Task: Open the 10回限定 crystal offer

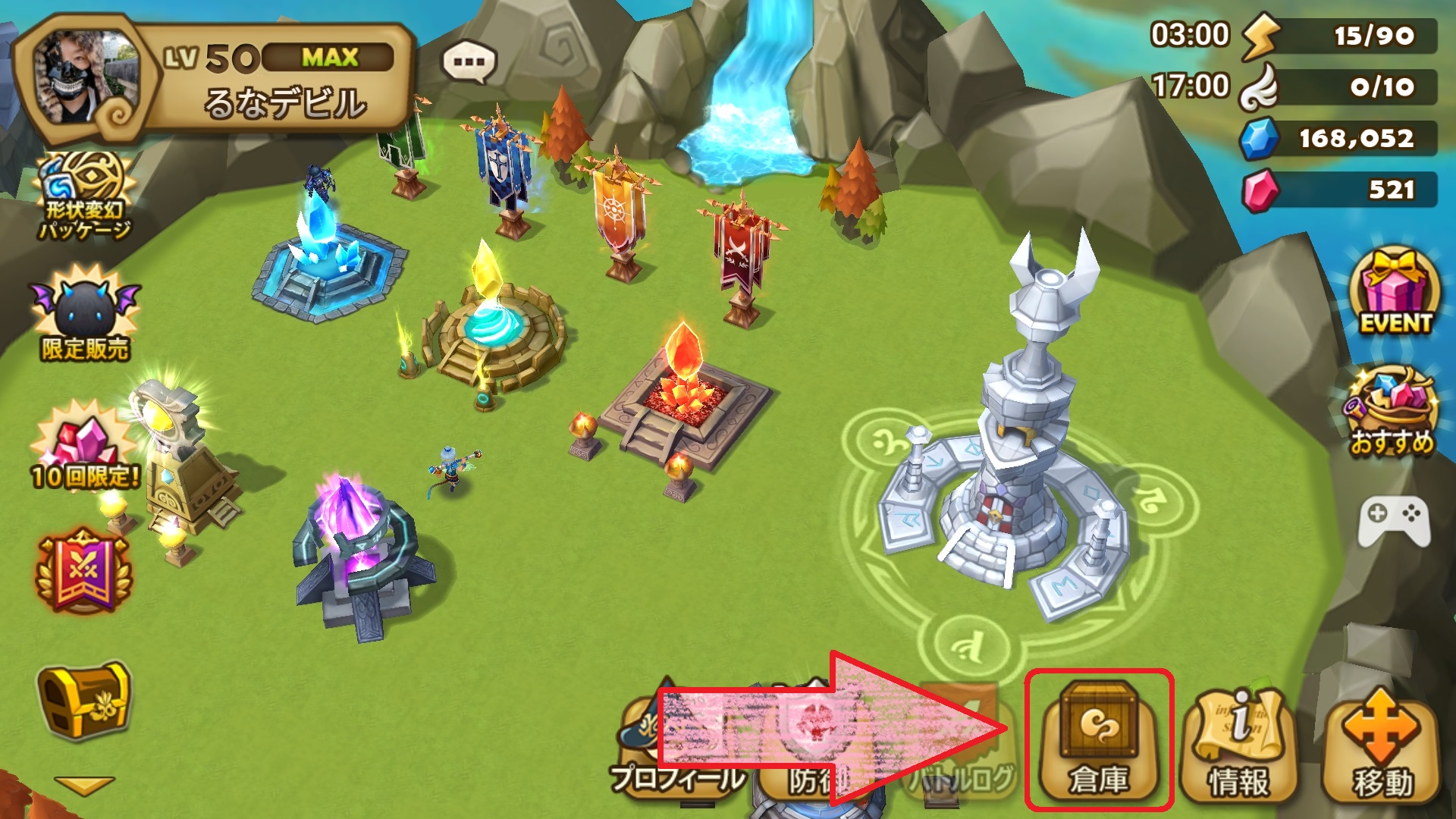Action: coord(85,447)
